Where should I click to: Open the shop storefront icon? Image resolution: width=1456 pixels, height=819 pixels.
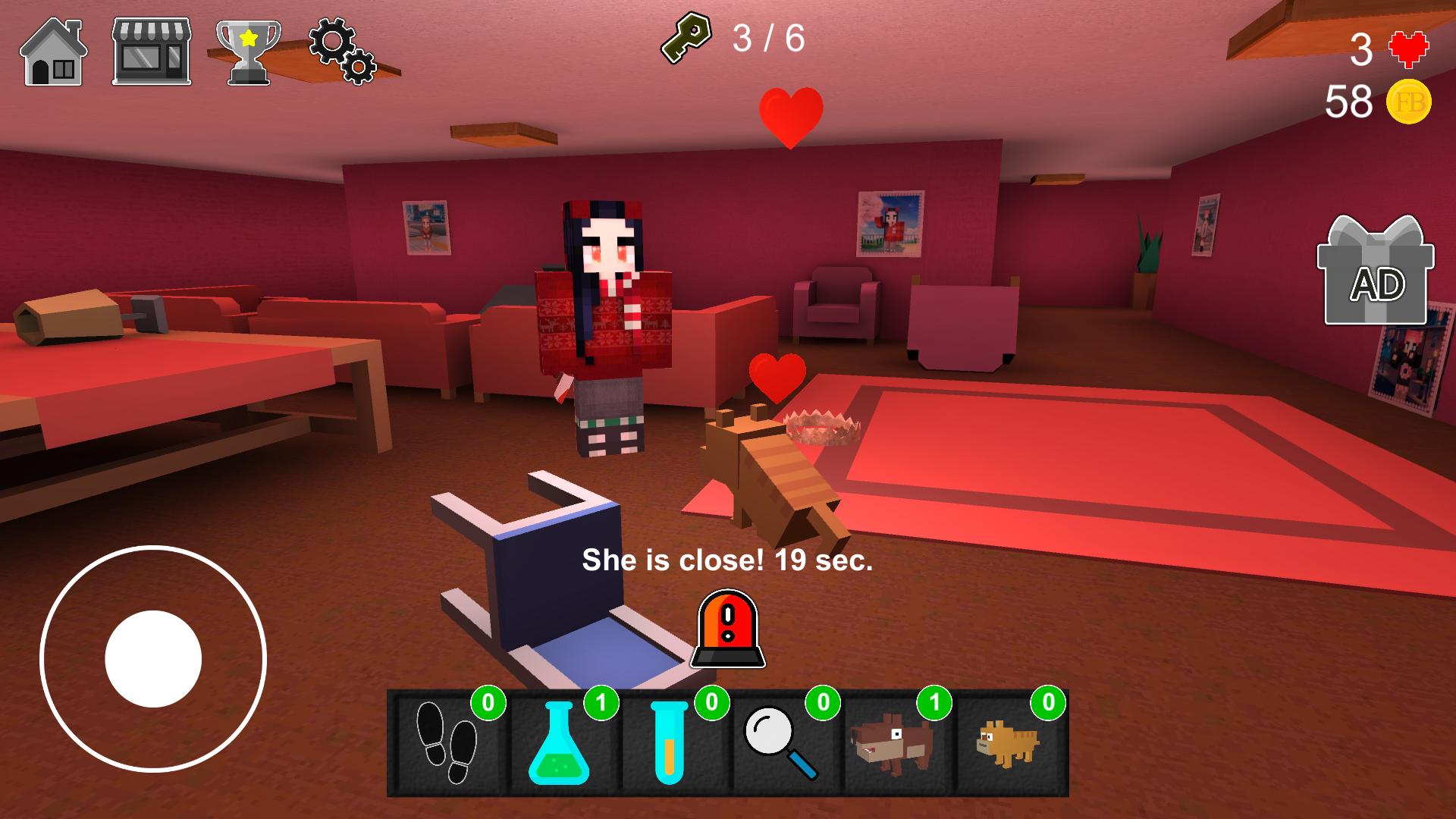(x=152, y=52)
